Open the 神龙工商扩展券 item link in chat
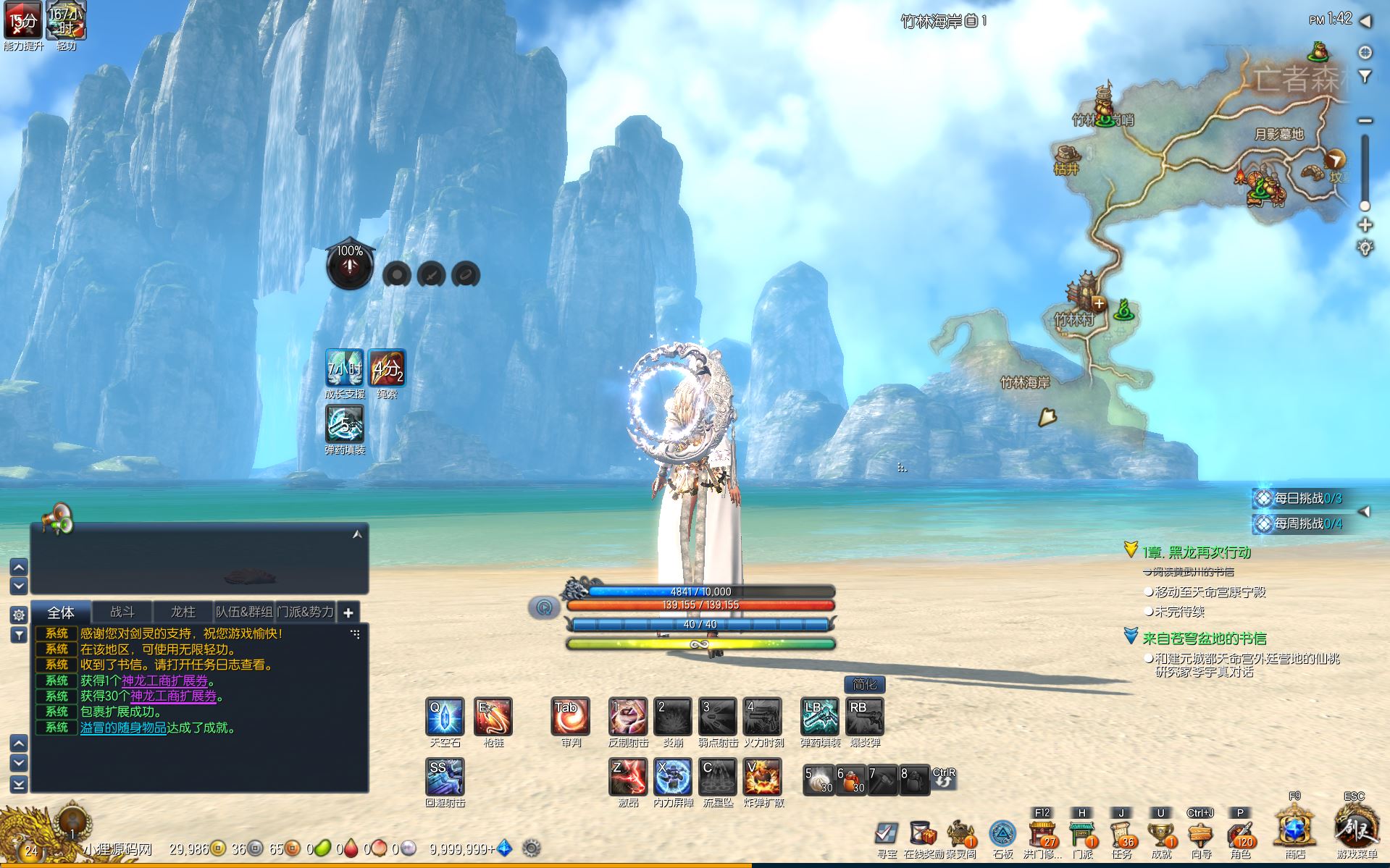The width and height of the screenshot is (1390, 868). click(164, 681)
